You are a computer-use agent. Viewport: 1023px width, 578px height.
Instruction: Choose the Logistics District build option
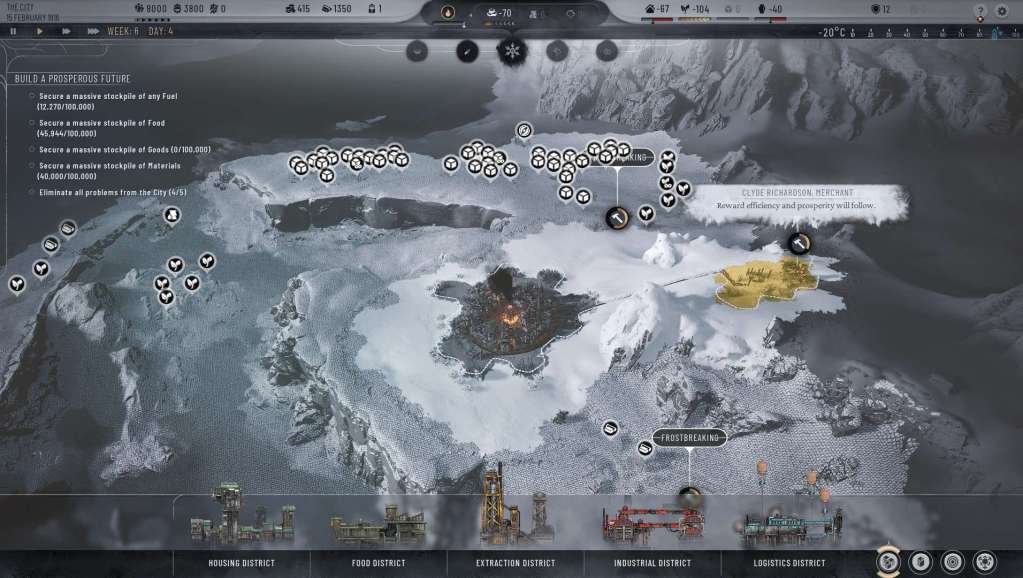tap(789, 562)
